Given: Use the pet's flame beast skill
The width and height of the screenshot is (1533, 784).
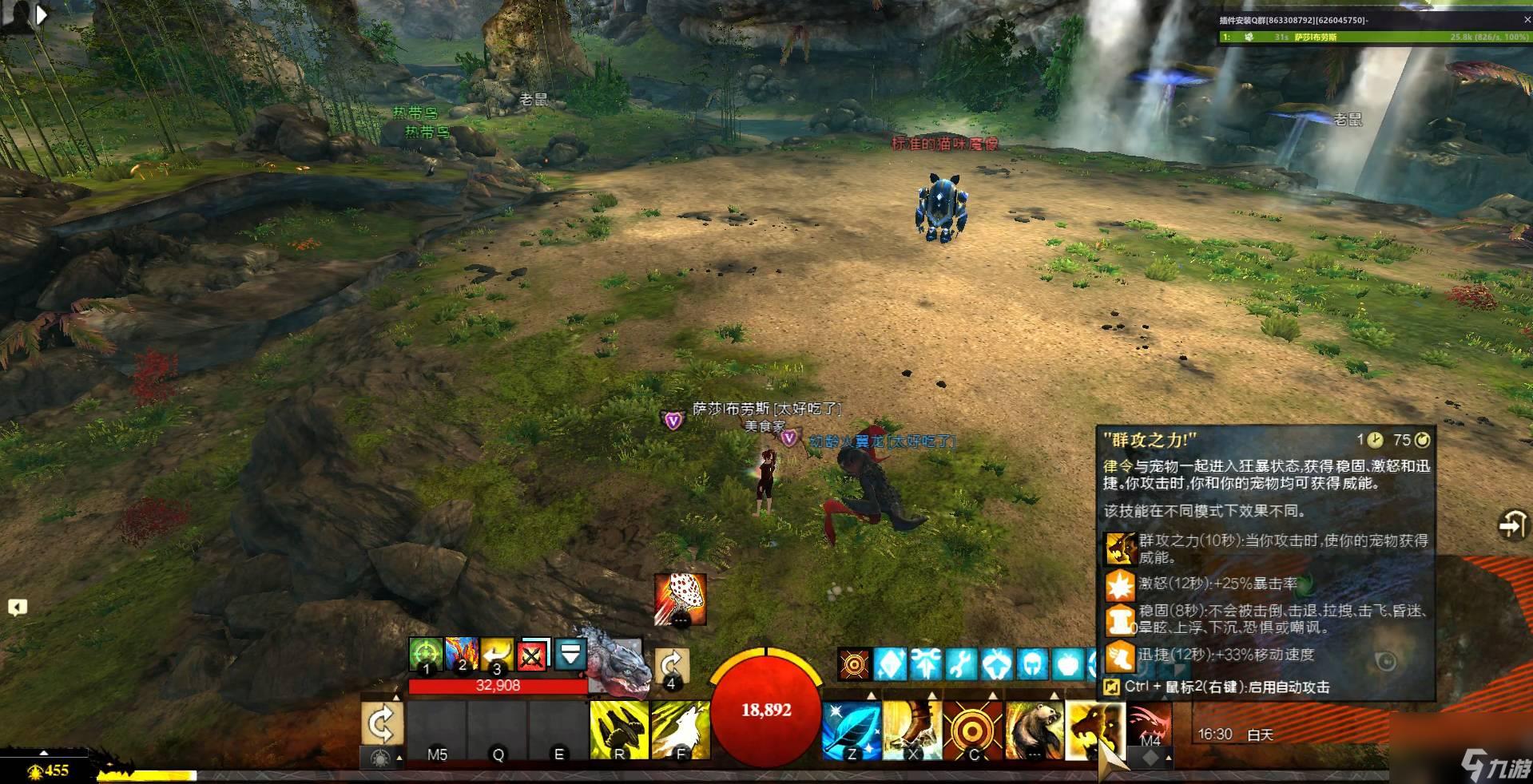Looking at the screenshot, I should point(462,655).
